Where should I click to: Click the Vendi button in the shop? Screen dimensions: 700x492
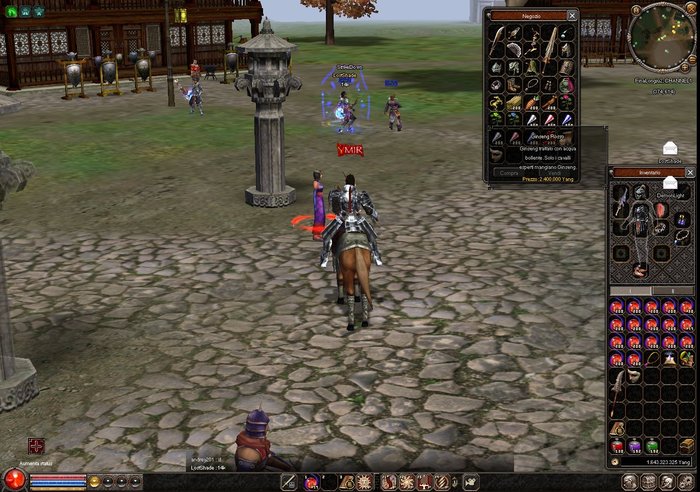click(x=555, y=172)
